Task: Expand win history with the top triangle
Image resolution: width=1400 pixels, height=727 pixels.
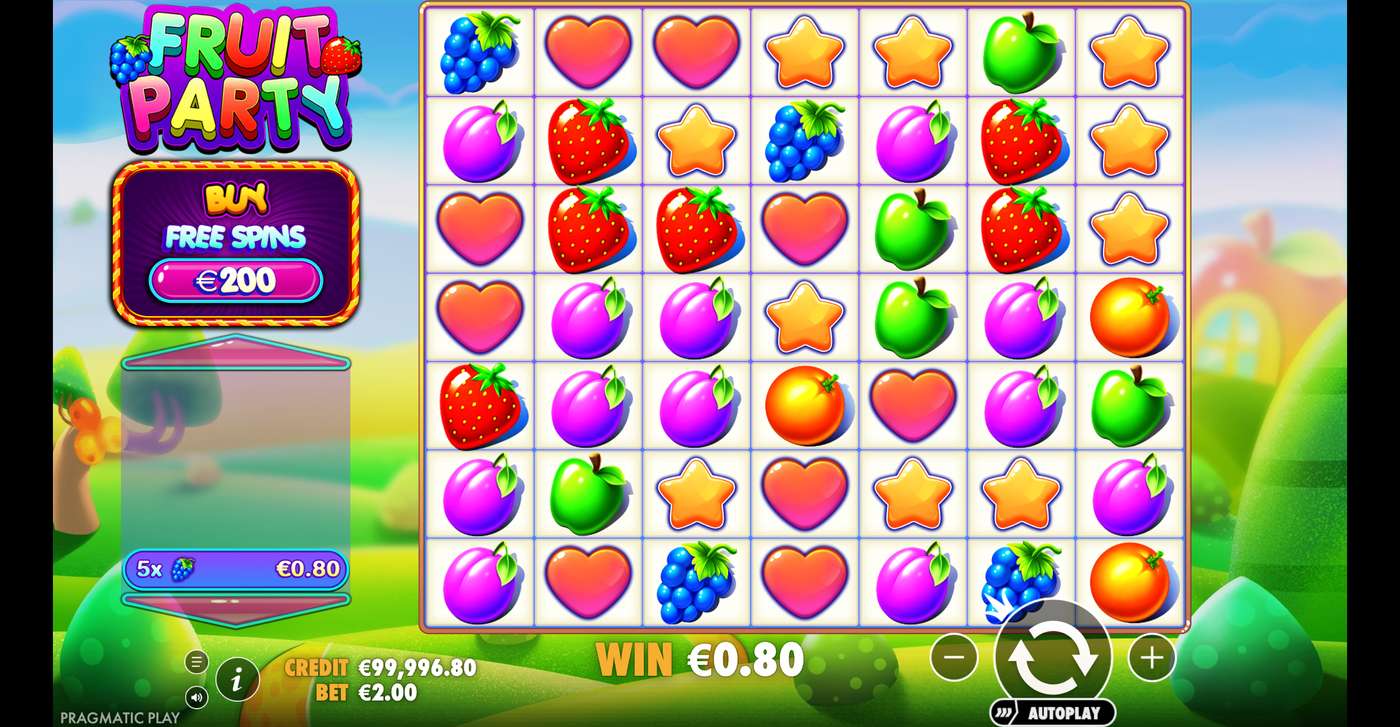Action: point(236,350)
